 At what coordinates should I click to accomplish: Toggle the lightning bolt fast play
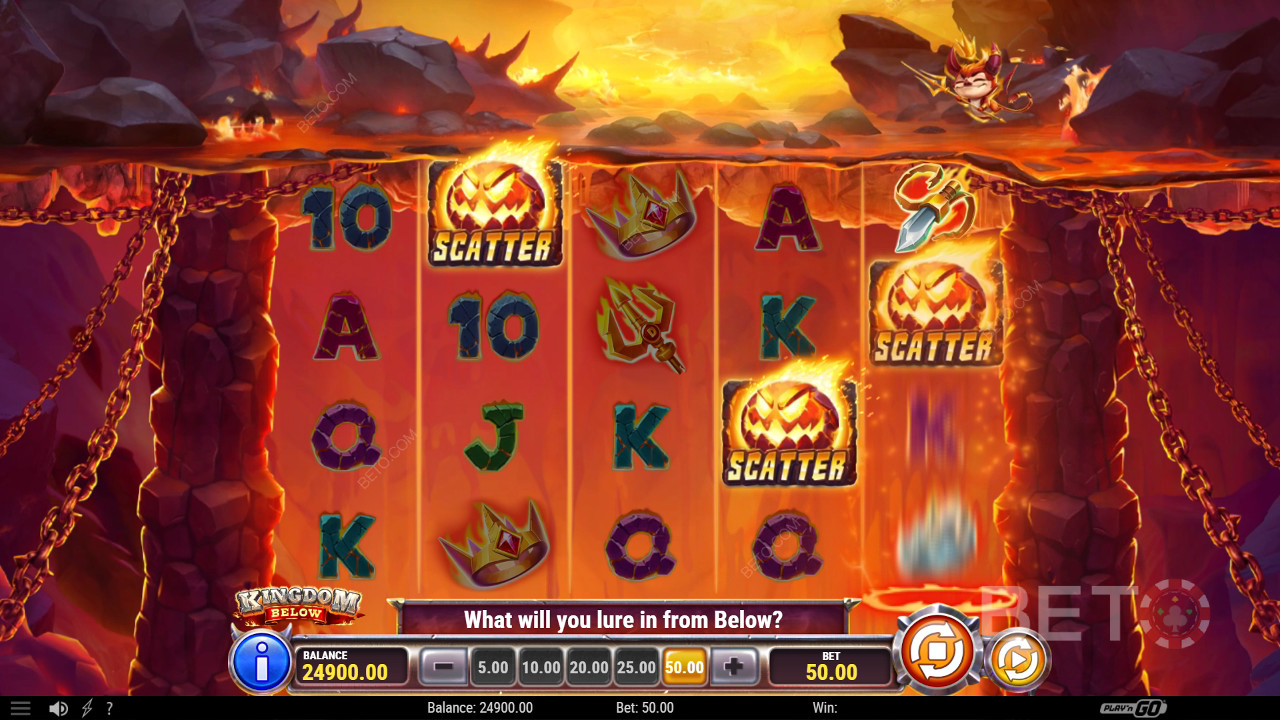pyautogui.click(x=87, y=708)
